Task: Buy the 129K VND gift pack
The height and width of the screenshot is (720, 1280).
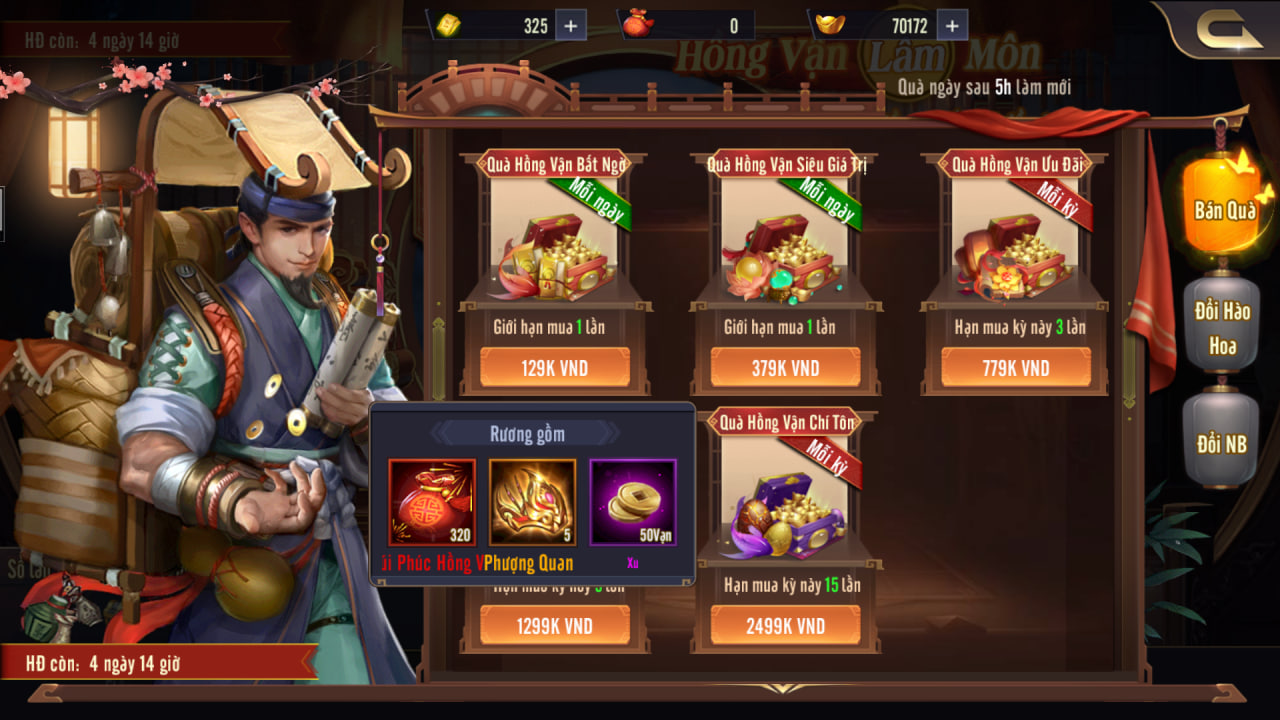Action: (554, 368)
